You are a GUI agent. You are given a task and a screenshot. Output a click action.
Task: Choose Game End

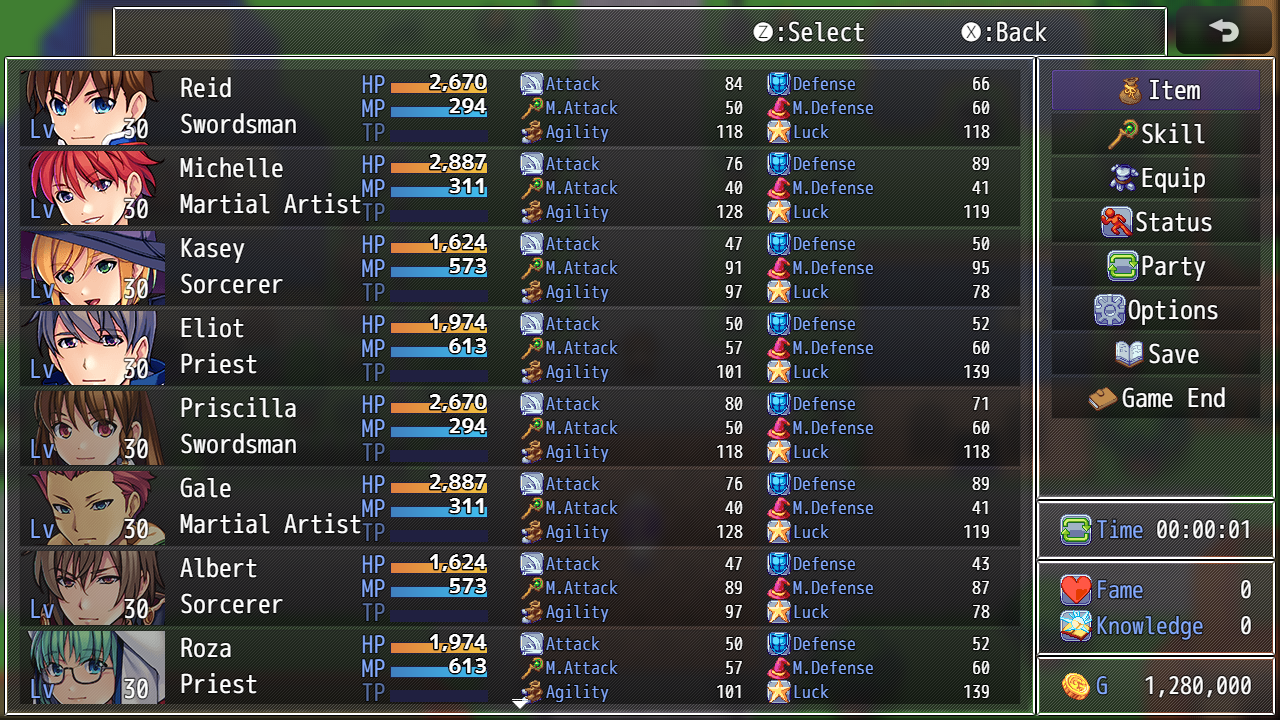[x=1155, y=398]
